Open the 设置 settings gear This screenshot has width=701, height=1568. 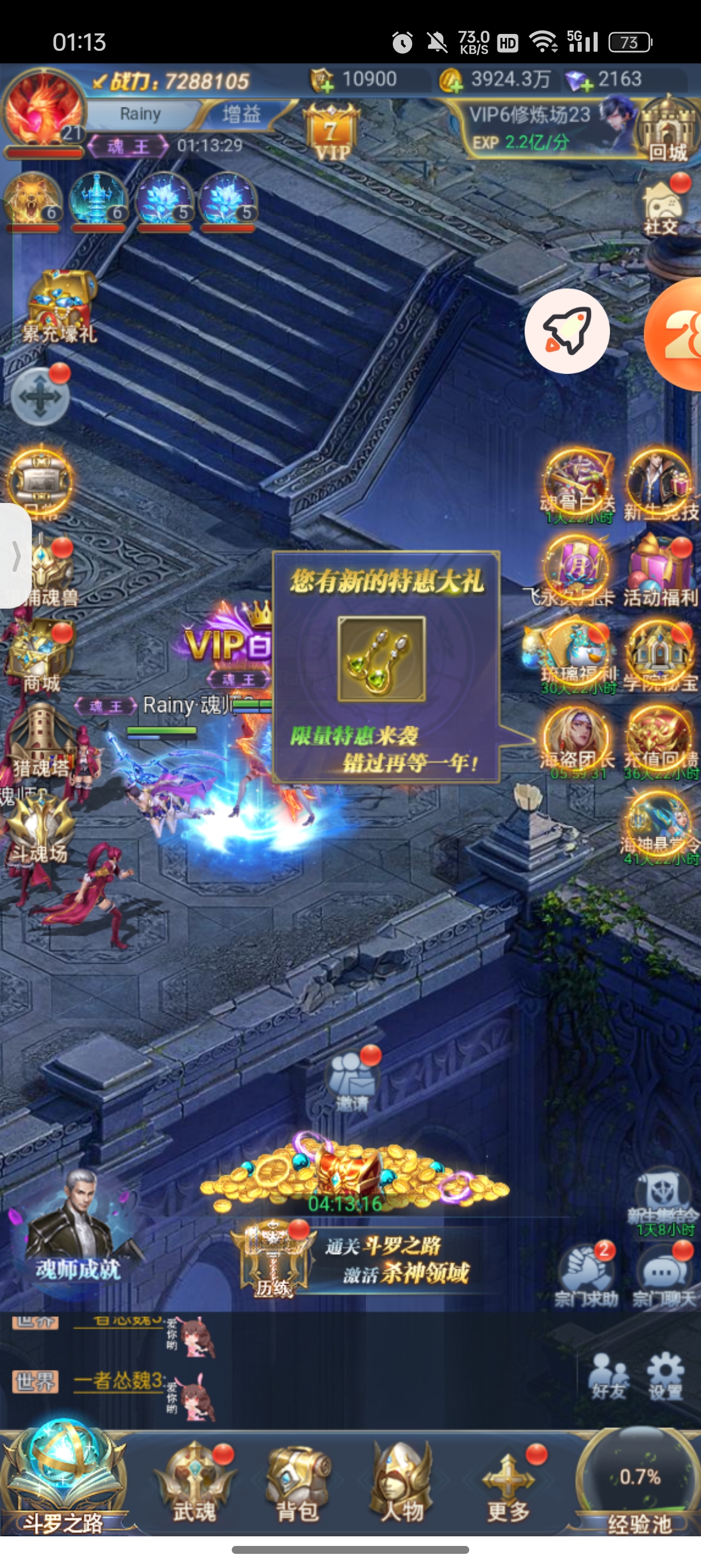tap(665, 1376)
